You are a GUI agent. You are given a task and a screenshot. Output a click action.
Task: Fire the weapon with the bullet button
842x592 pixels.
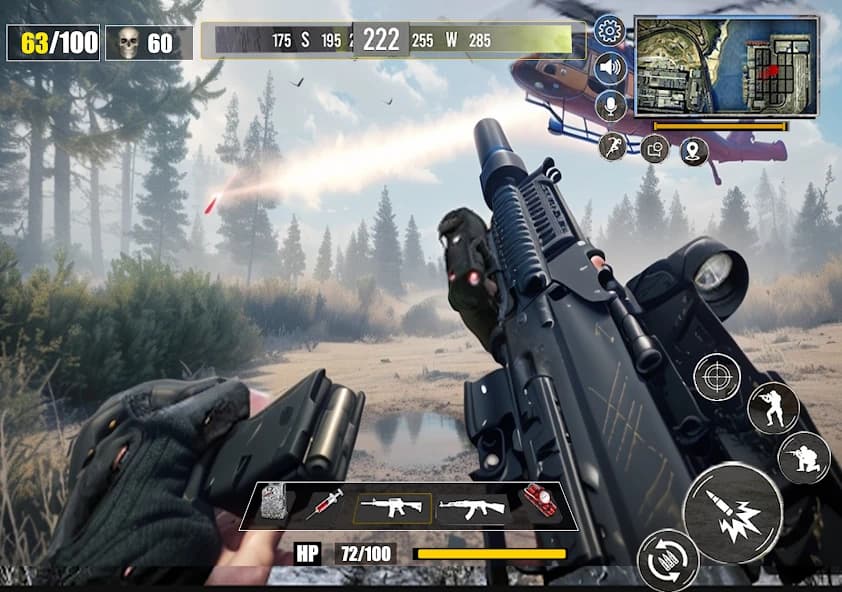[x=732, y=511]
